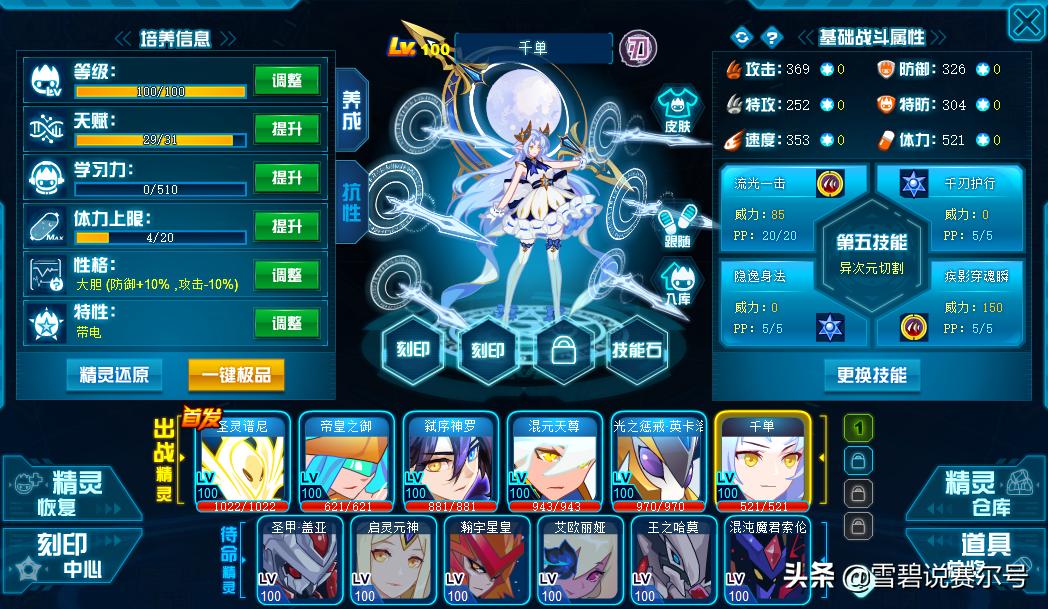Viewport: 1048px width, 609px height.
Task: Open the 皮肤 skin icon
Action: 678,110
